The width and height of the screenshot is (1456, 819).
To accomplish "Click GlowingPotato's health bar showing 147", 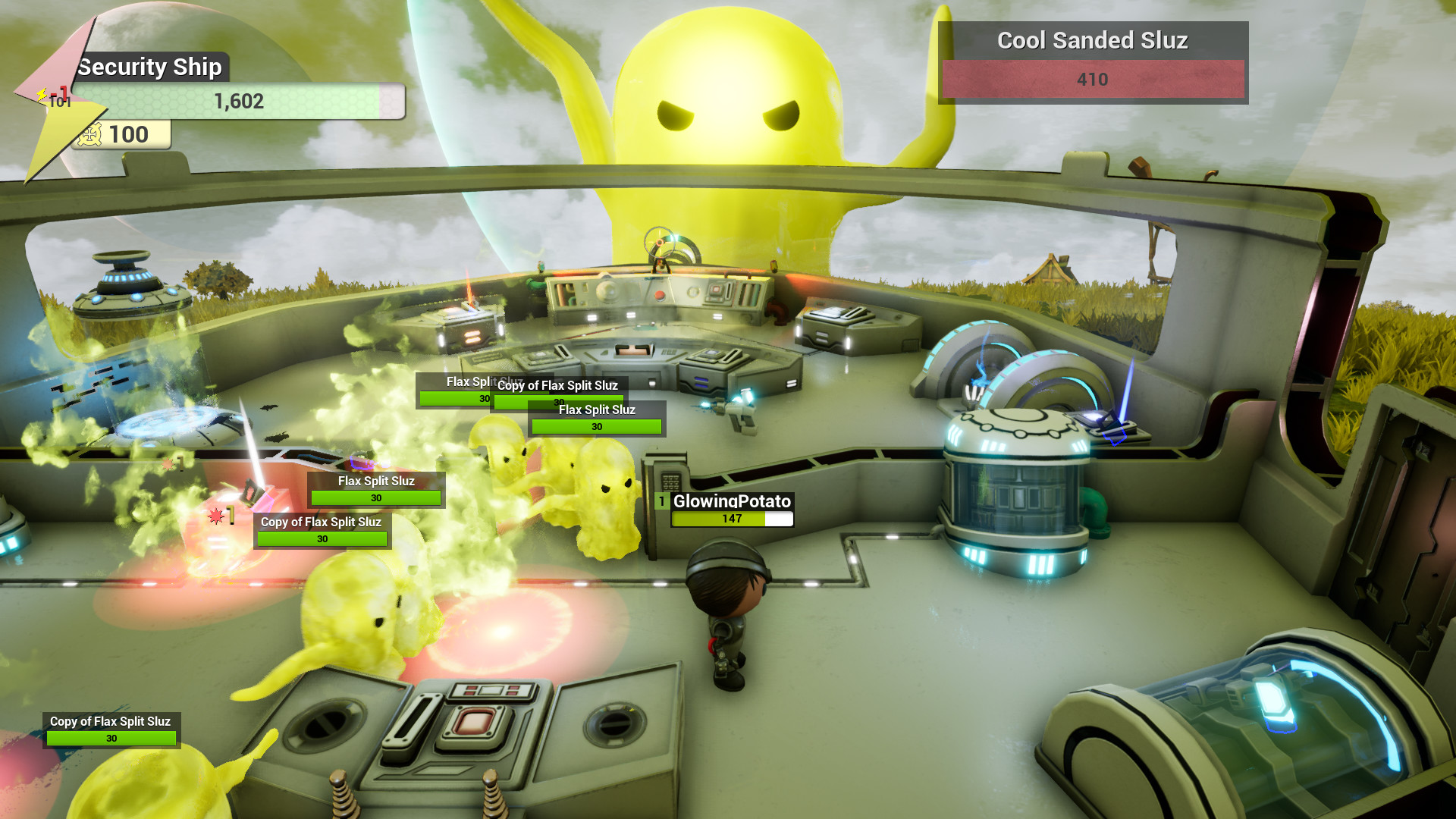I will 730,519.
